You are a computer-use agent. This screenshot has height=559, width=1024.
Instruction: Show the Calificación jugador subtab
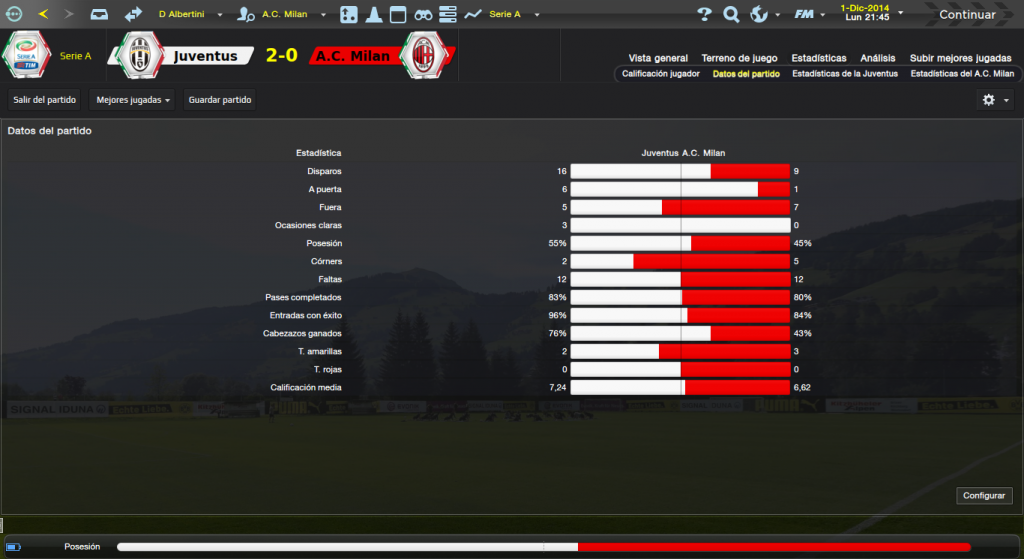pos(660,74)
